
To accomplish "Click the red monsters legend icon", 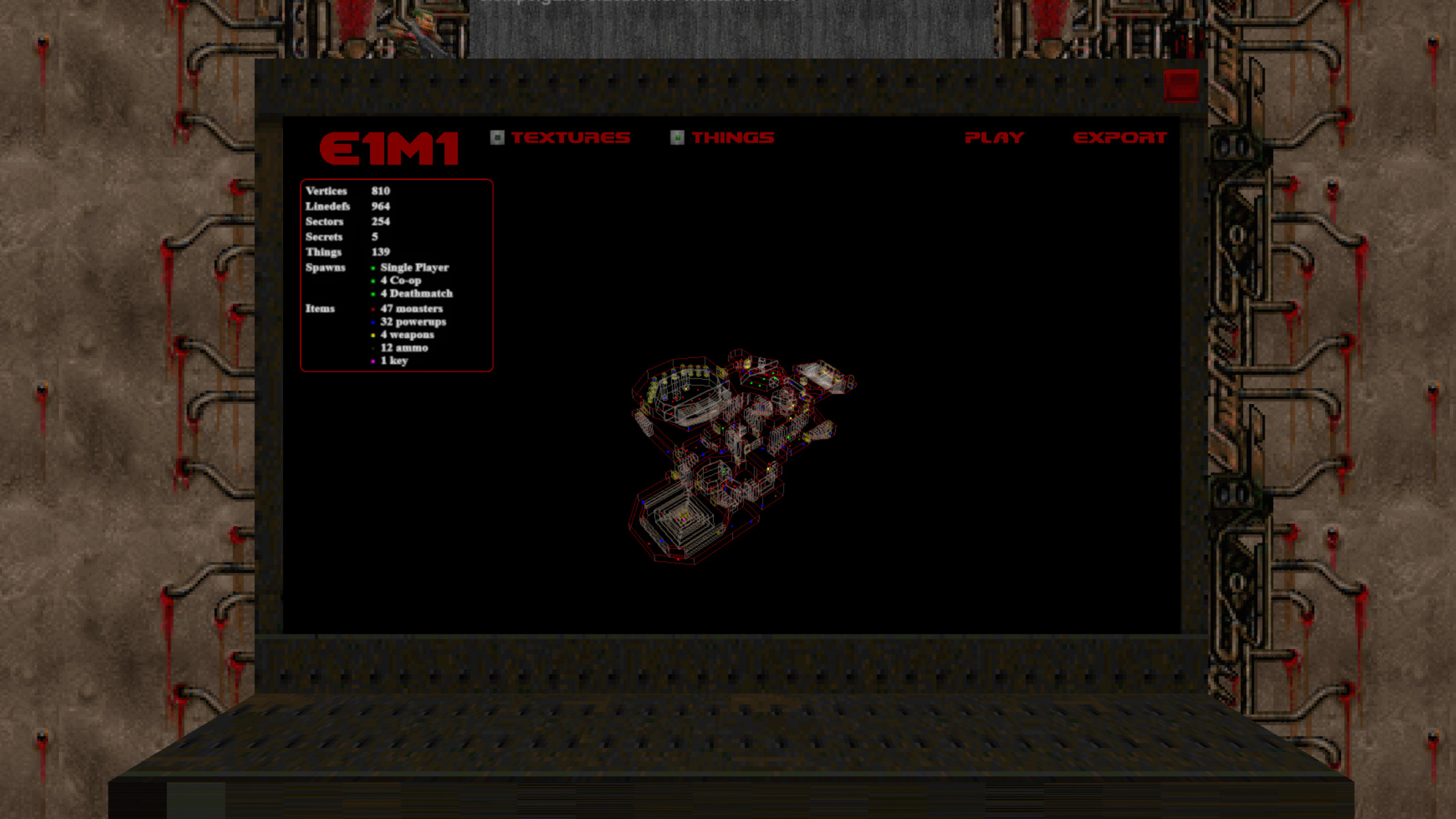I will tap(373, 309).
